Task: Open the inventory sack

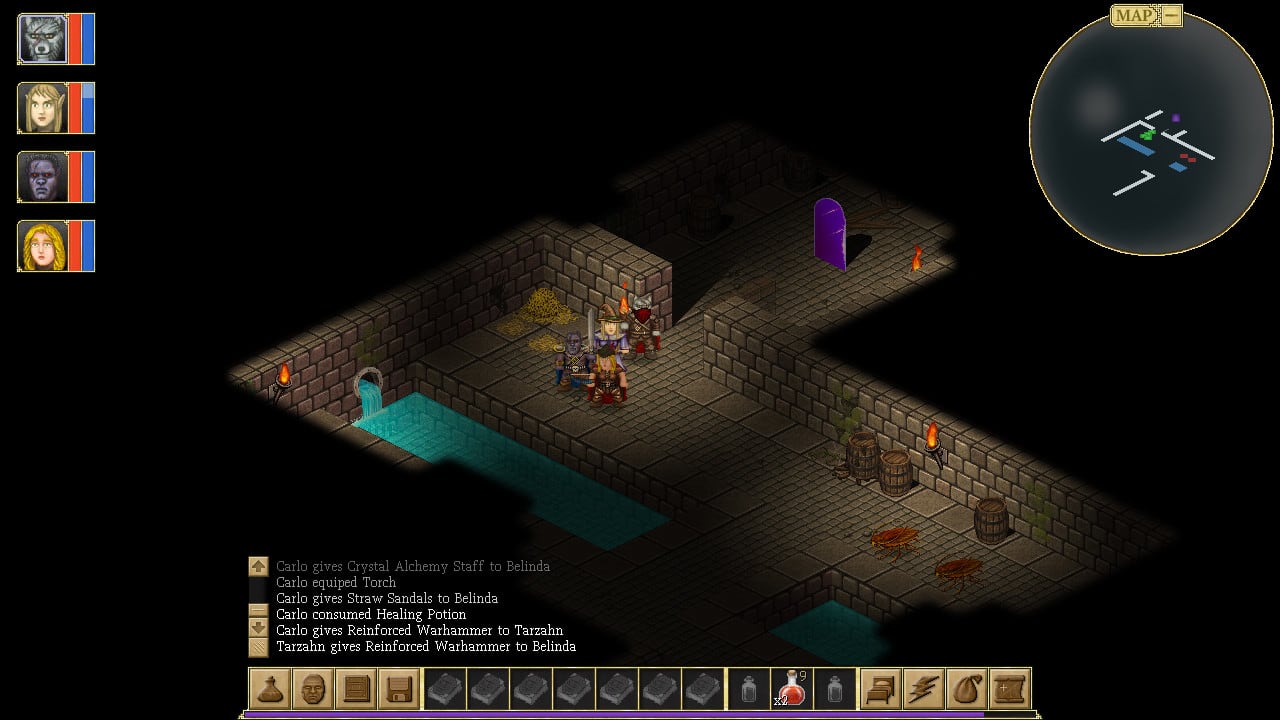Action: point(967,688)
